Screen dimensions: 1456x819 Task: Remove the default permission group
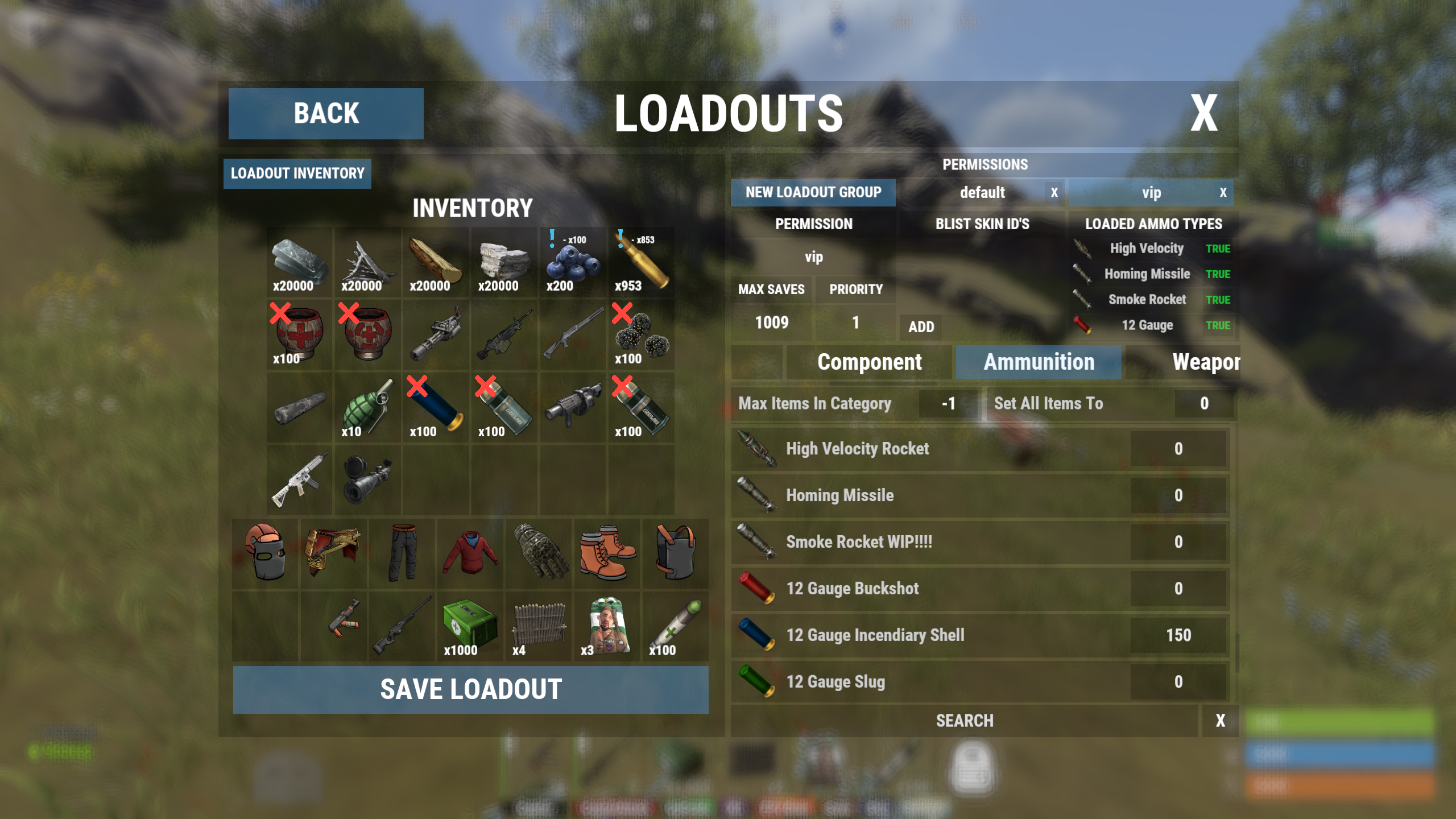coord(1054,193)
